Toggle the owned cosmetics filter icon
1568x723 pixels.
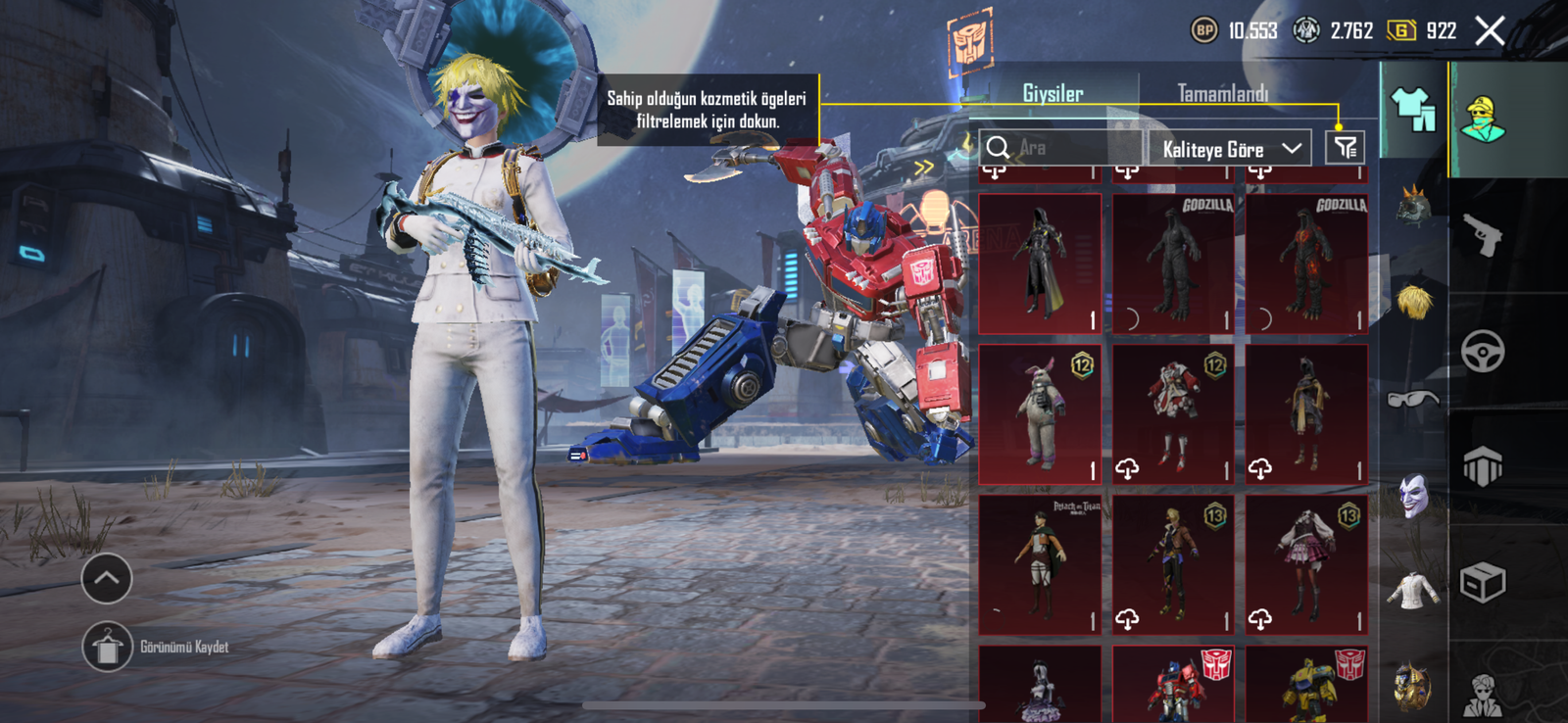[1345, 148]
